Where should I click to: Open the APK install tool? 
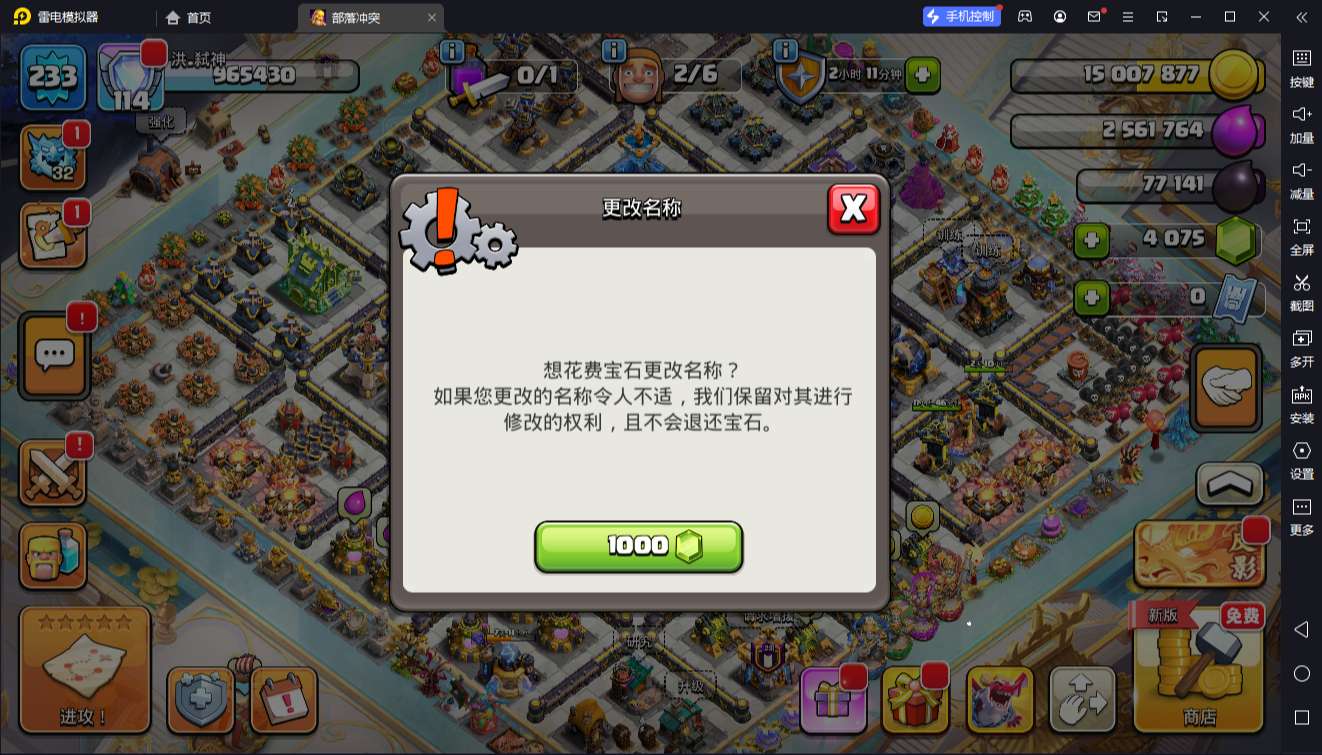tap(1301, 405)
